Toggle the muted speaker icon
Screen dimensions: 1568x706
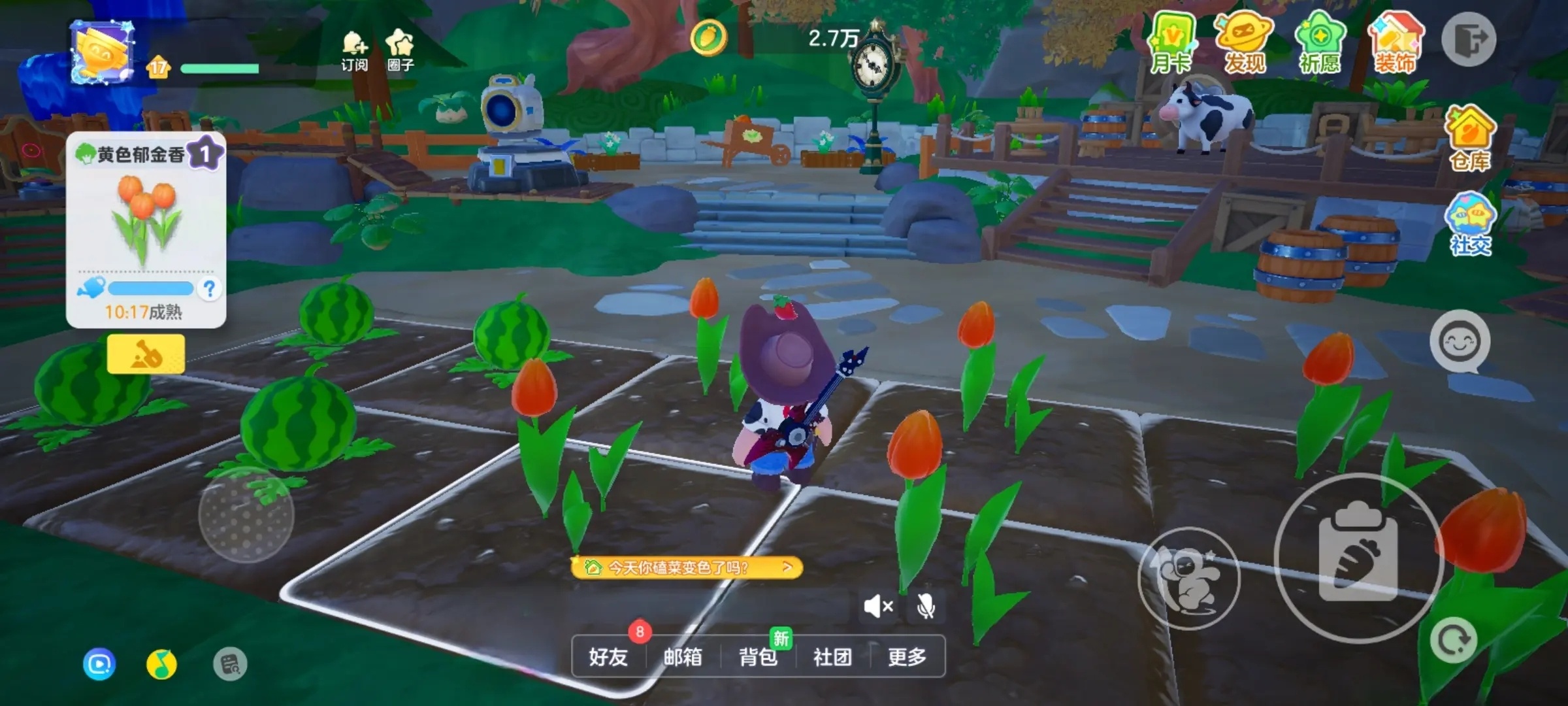[877, 607]
